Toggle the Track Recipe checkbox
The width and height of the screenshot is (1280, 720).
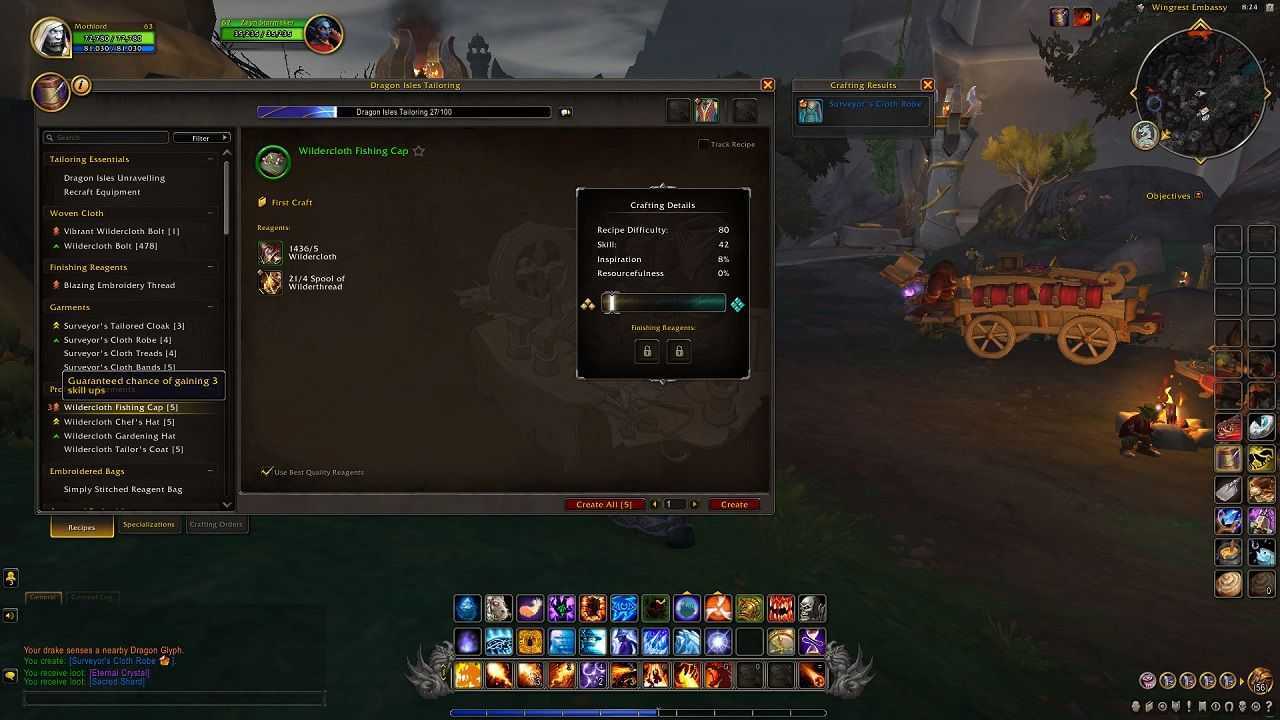(x=704, y=144)
